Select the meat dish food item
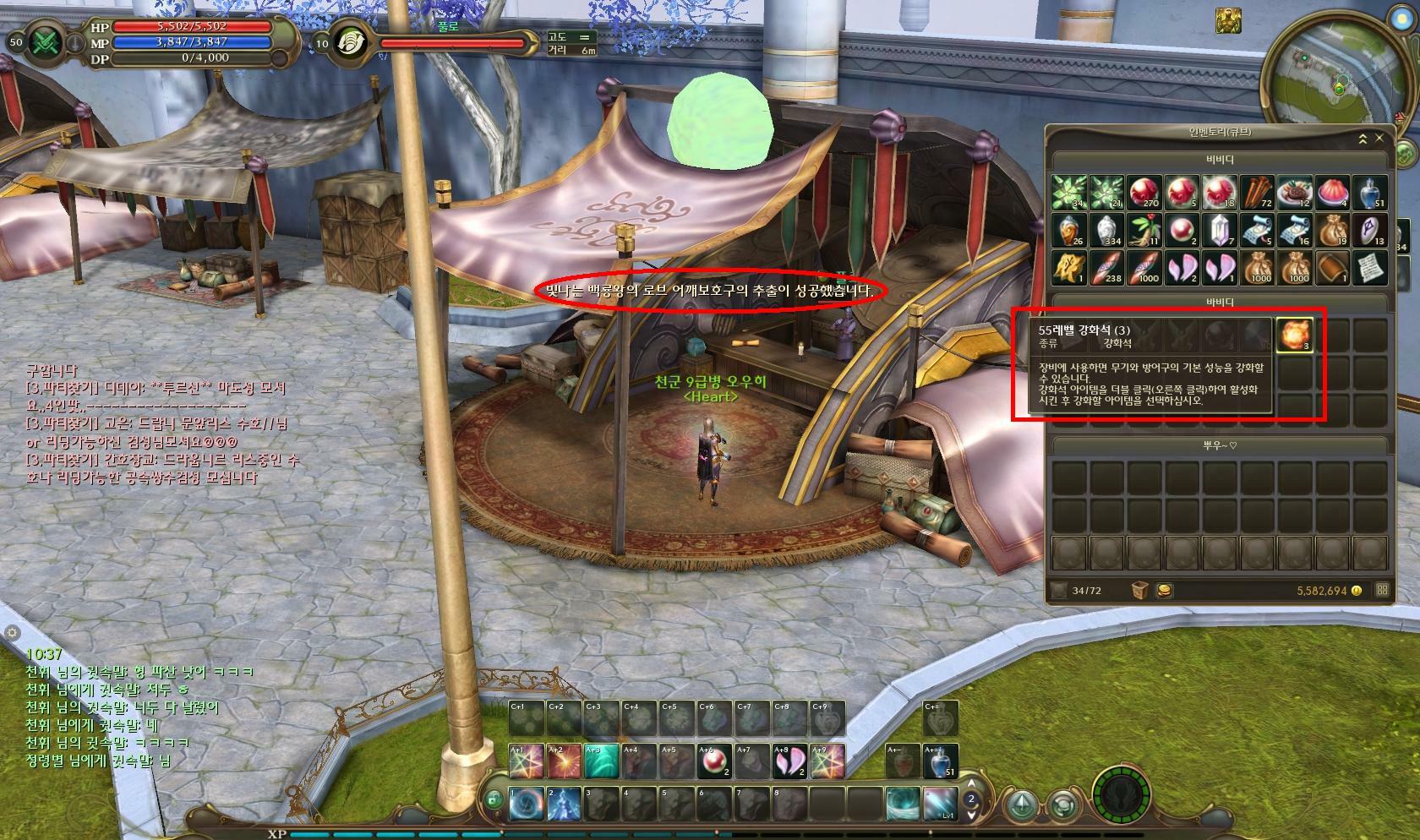Image resolution: width=1420 pixels, height=840 pixels. [x=1294, y=193]
